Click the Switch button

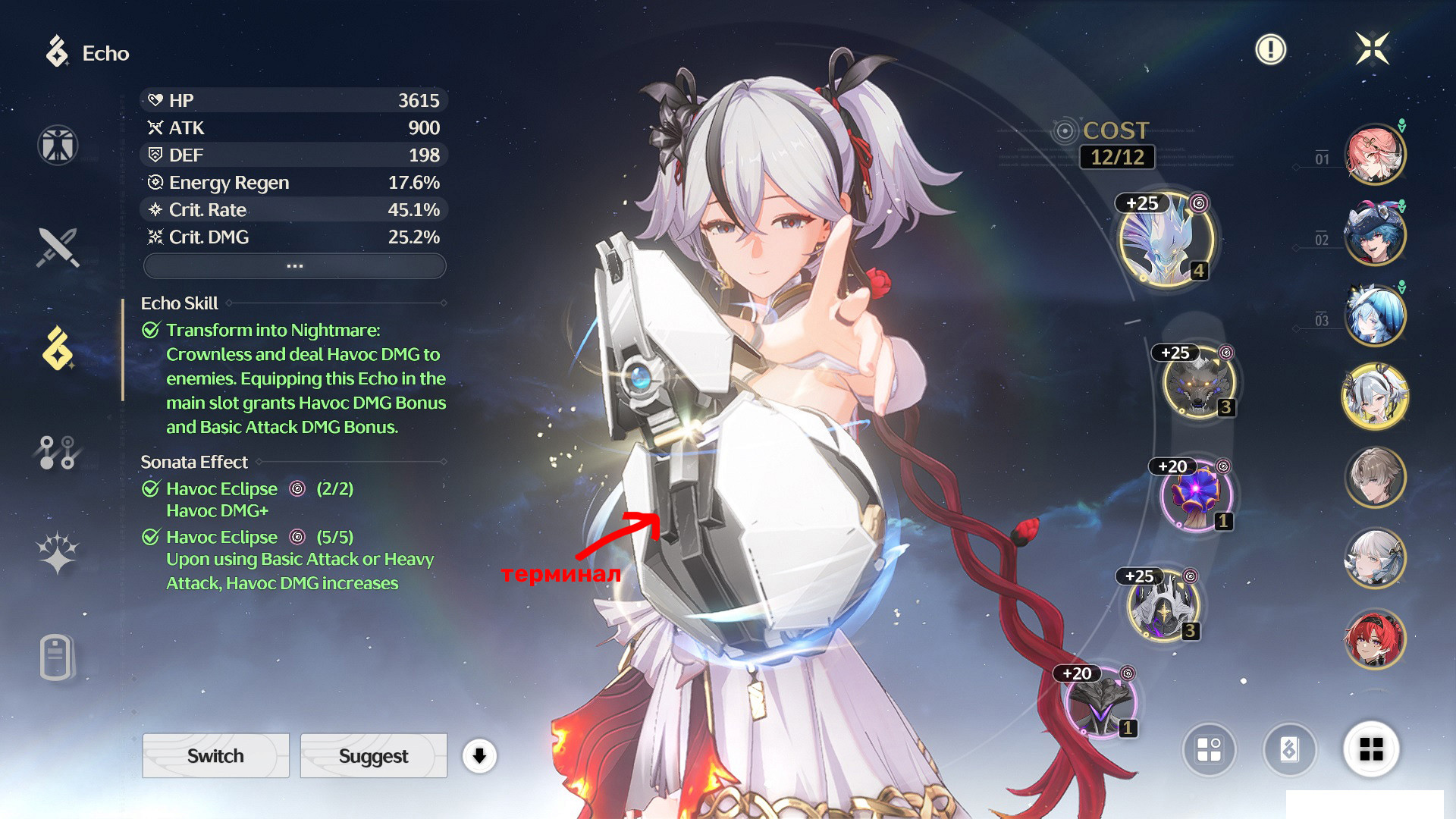click(x=215, y=755)
